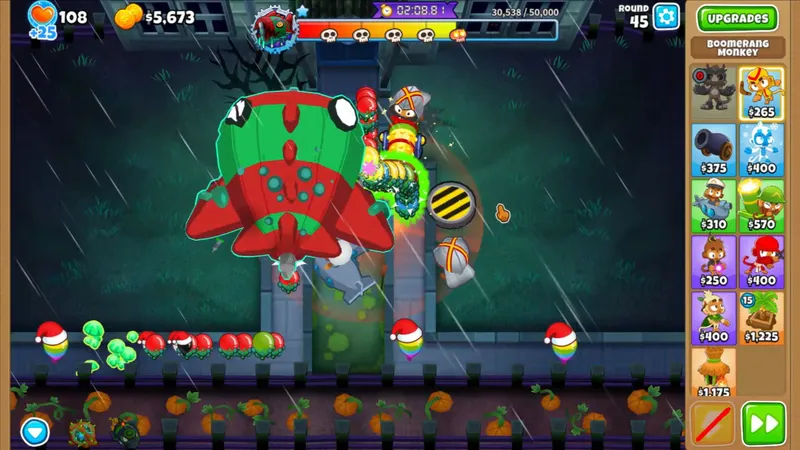800x450 pixels.
Task: Choose the Bomb Shooter cannon for $375
Action: [713, 149]
